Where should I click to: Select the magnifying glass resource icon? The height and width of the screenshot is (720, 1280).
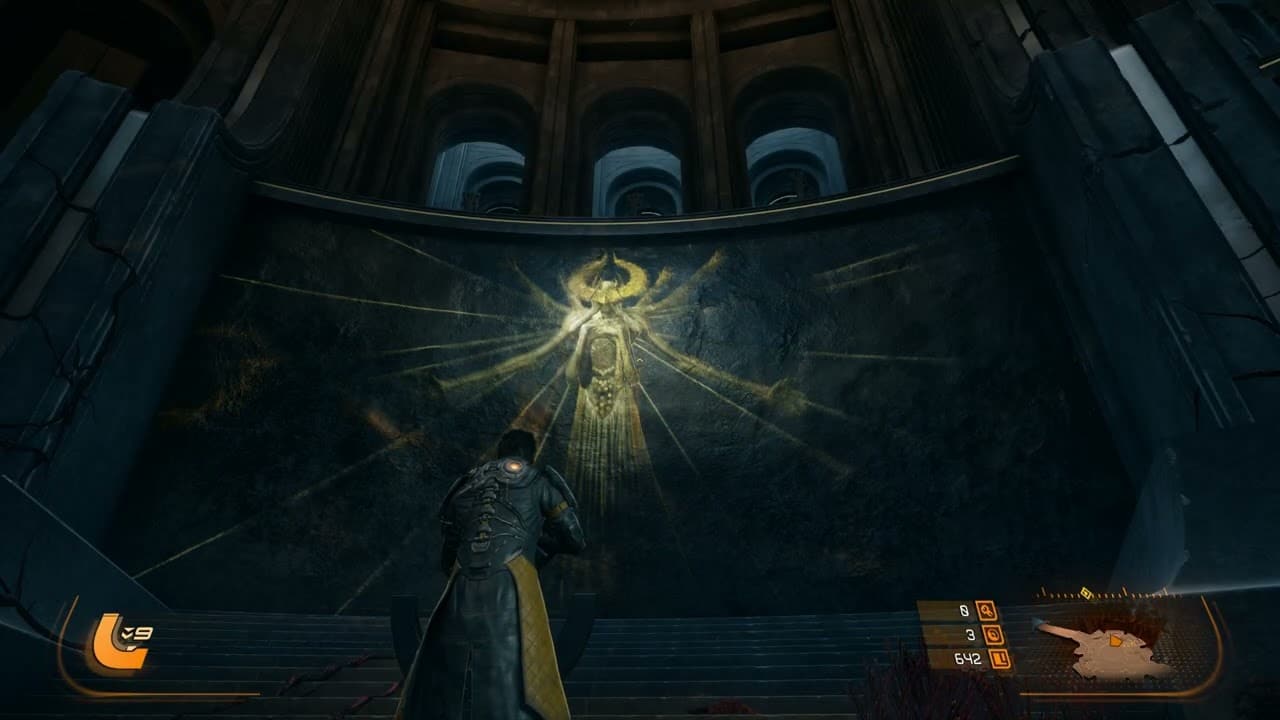coord(987,611)
